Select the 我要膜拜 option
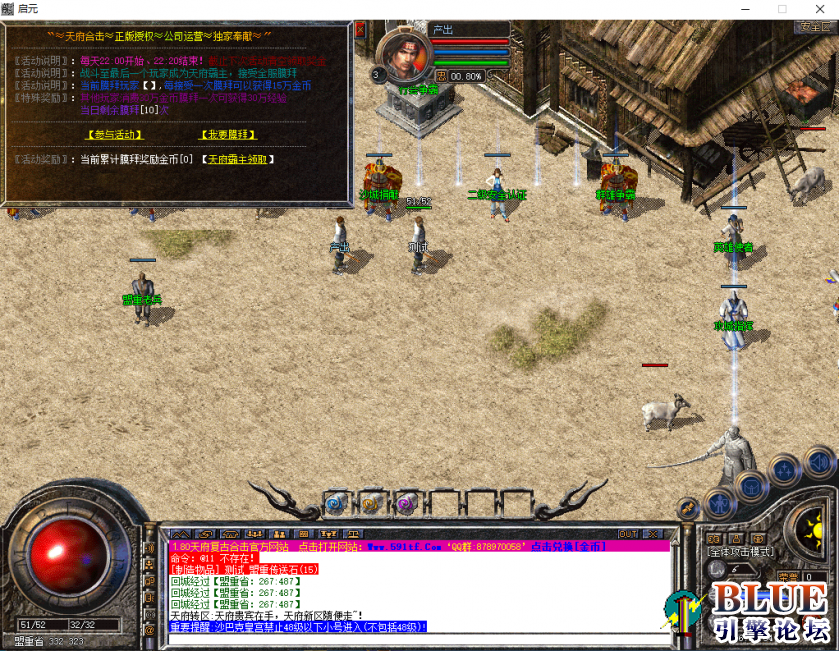The image size is (839, 651). click(x=229, y=134)
